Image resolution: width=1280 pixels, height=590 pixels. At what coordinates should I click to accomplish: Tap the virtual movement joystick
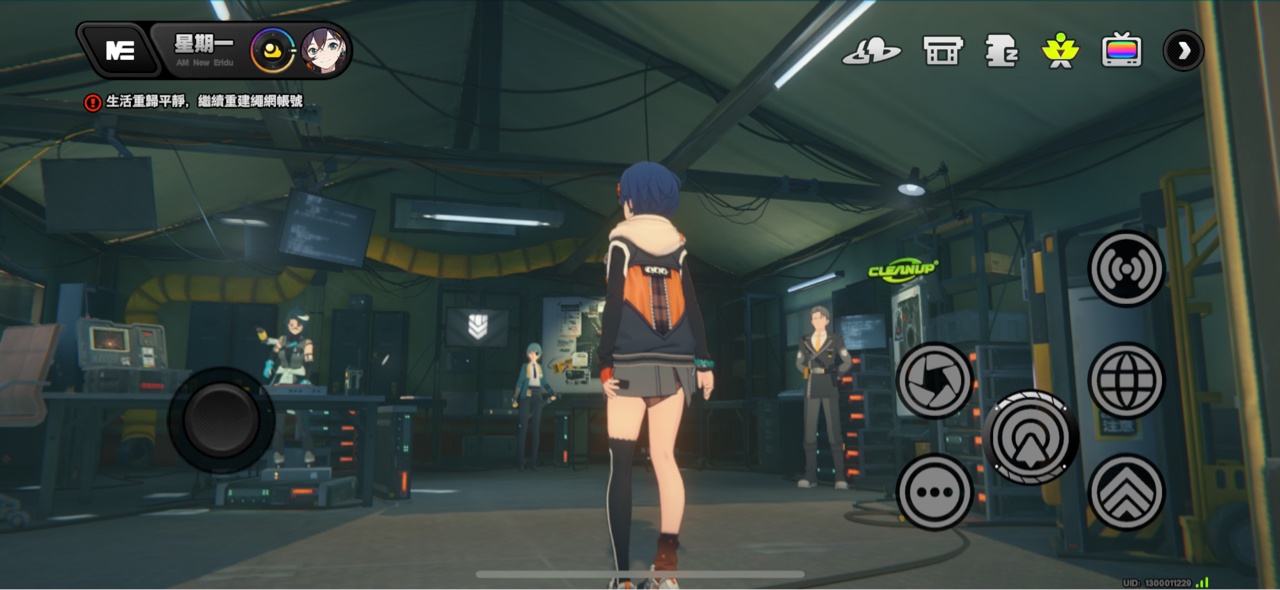click(x=220, y=421)
